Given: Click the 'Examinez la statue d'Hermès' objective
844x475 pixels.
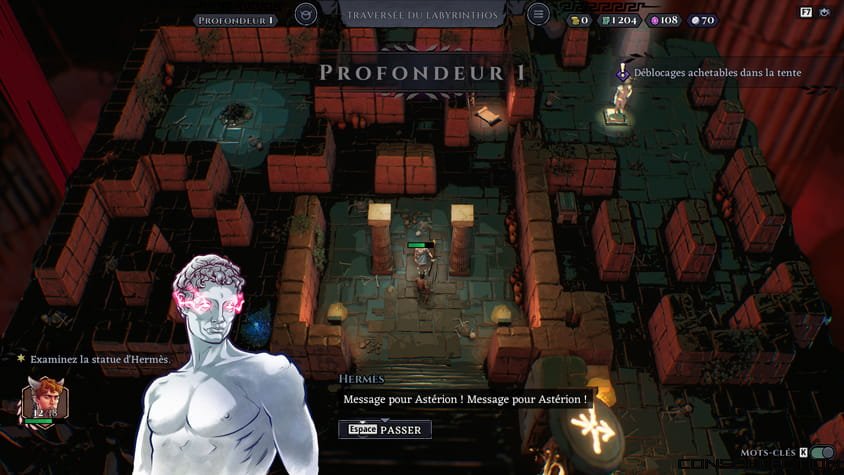Looking at the screenshot, I should pyautogui.click(x=98, y=359).
